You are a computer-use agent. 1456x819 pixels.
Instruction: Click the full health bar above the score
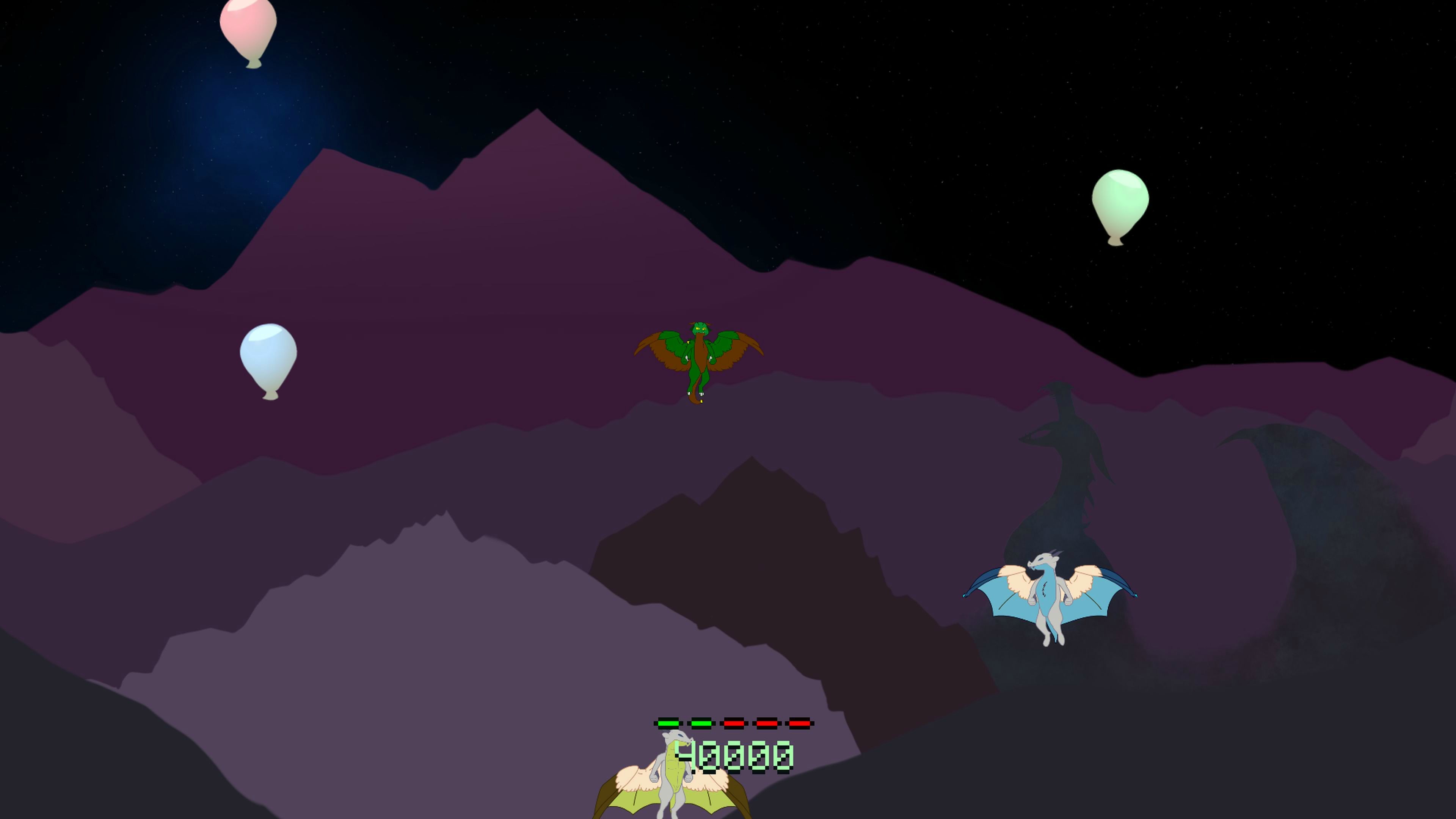735,724
